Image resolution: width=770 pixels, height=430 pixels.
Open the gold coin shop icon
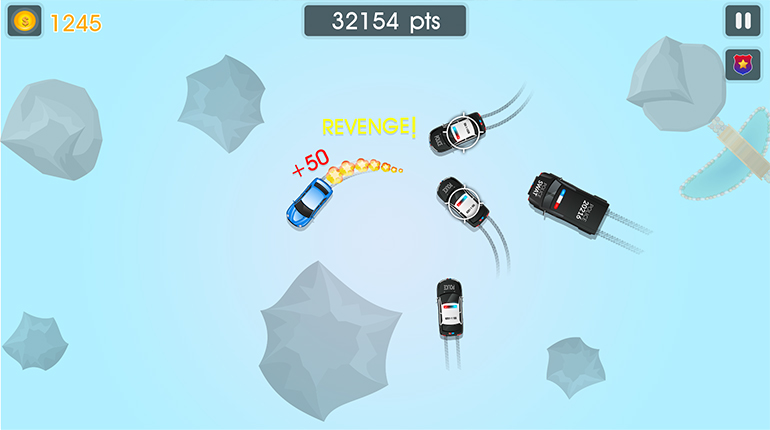[x=24, y=21]
